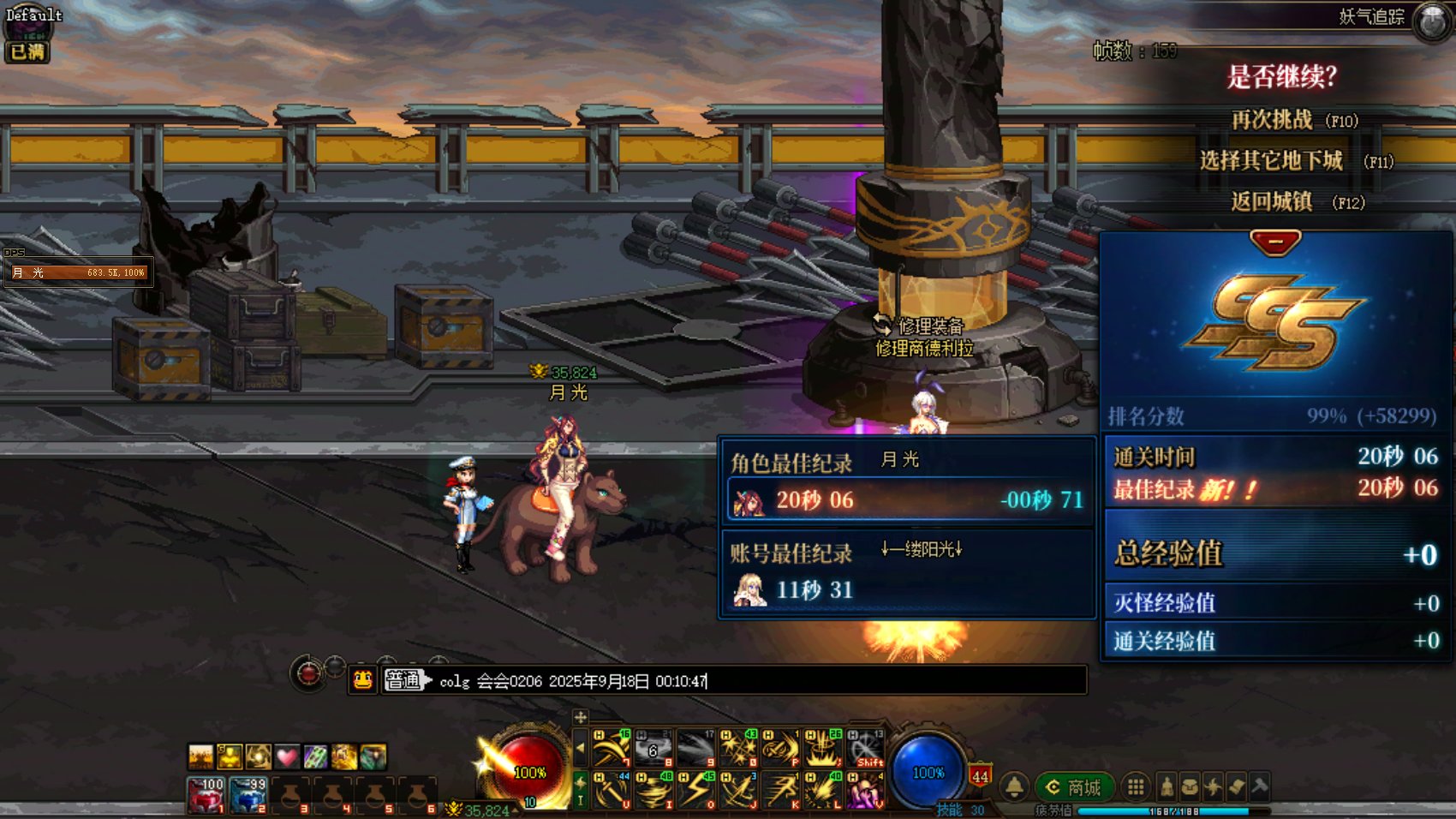The width and height of the screenshot is (1456, 819).
Task: Use the red HP potion in slot 1
Action: 206,795
